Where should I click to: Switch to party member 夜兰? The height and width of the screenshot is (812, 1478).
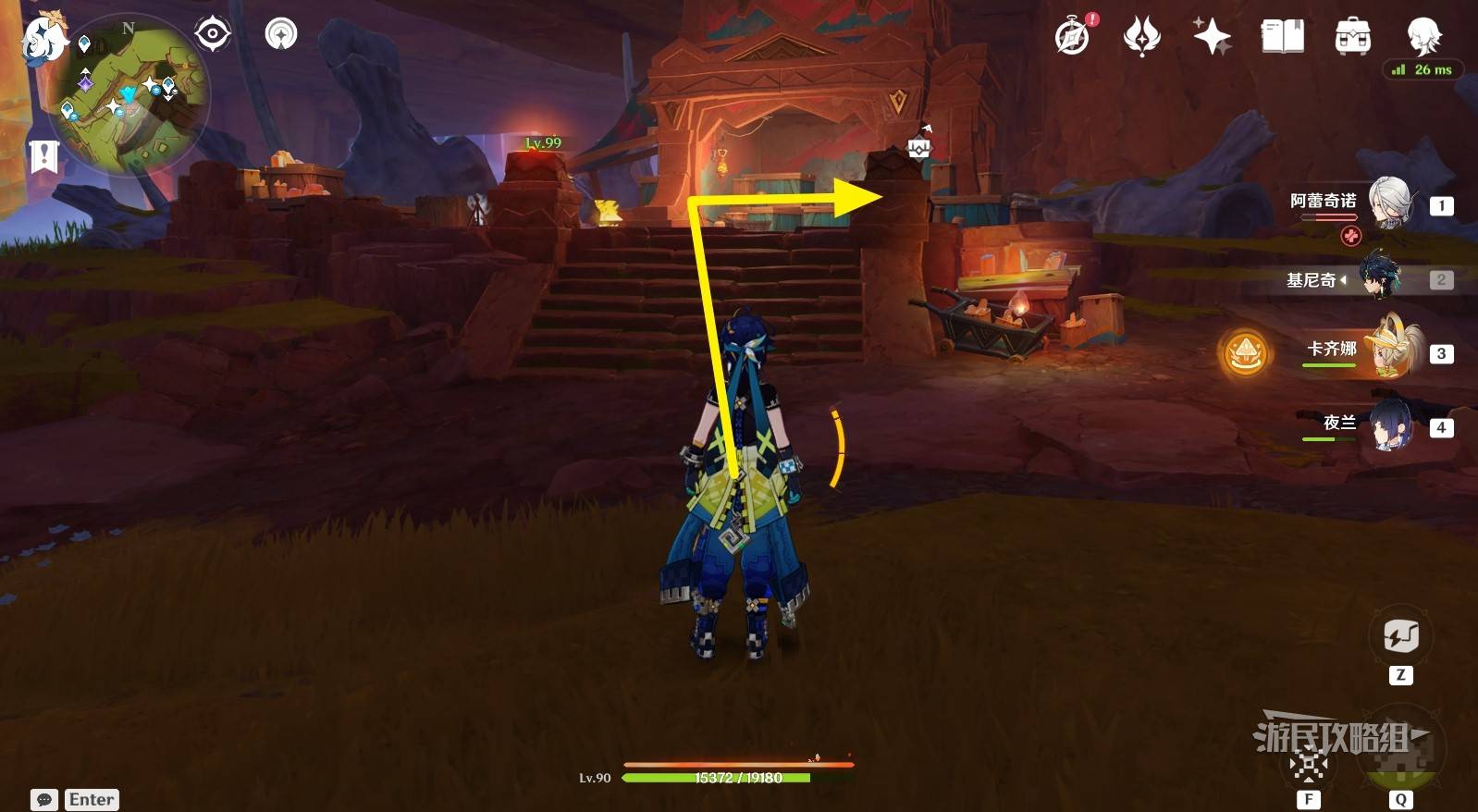point(1387,425)
